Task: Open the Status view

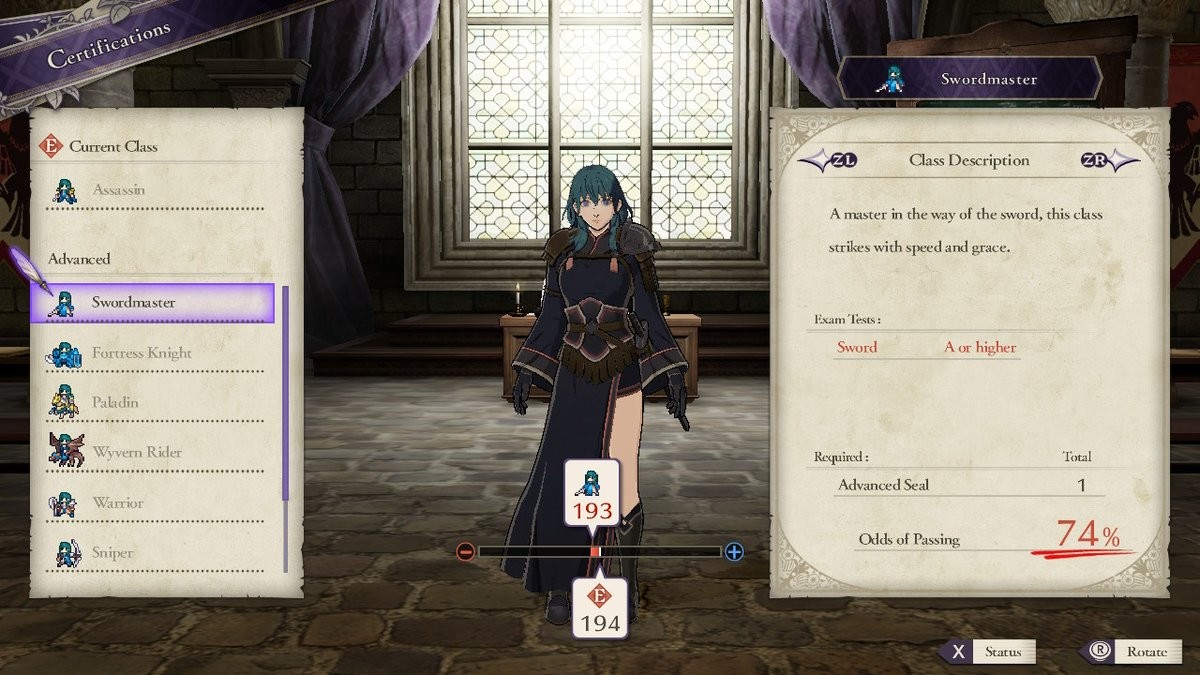Action: click(990, 652)
